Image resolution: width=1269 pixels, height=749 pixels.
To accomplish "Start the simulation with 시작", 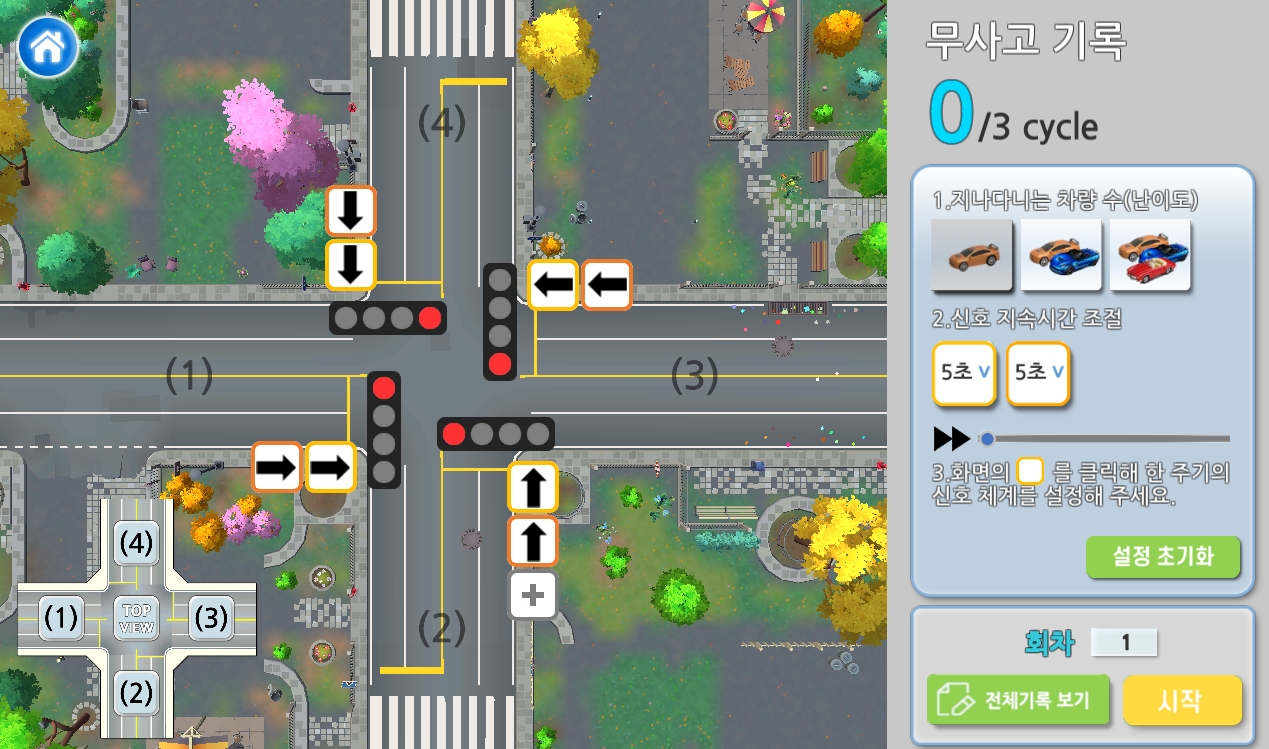I will tap(1182, 700).
